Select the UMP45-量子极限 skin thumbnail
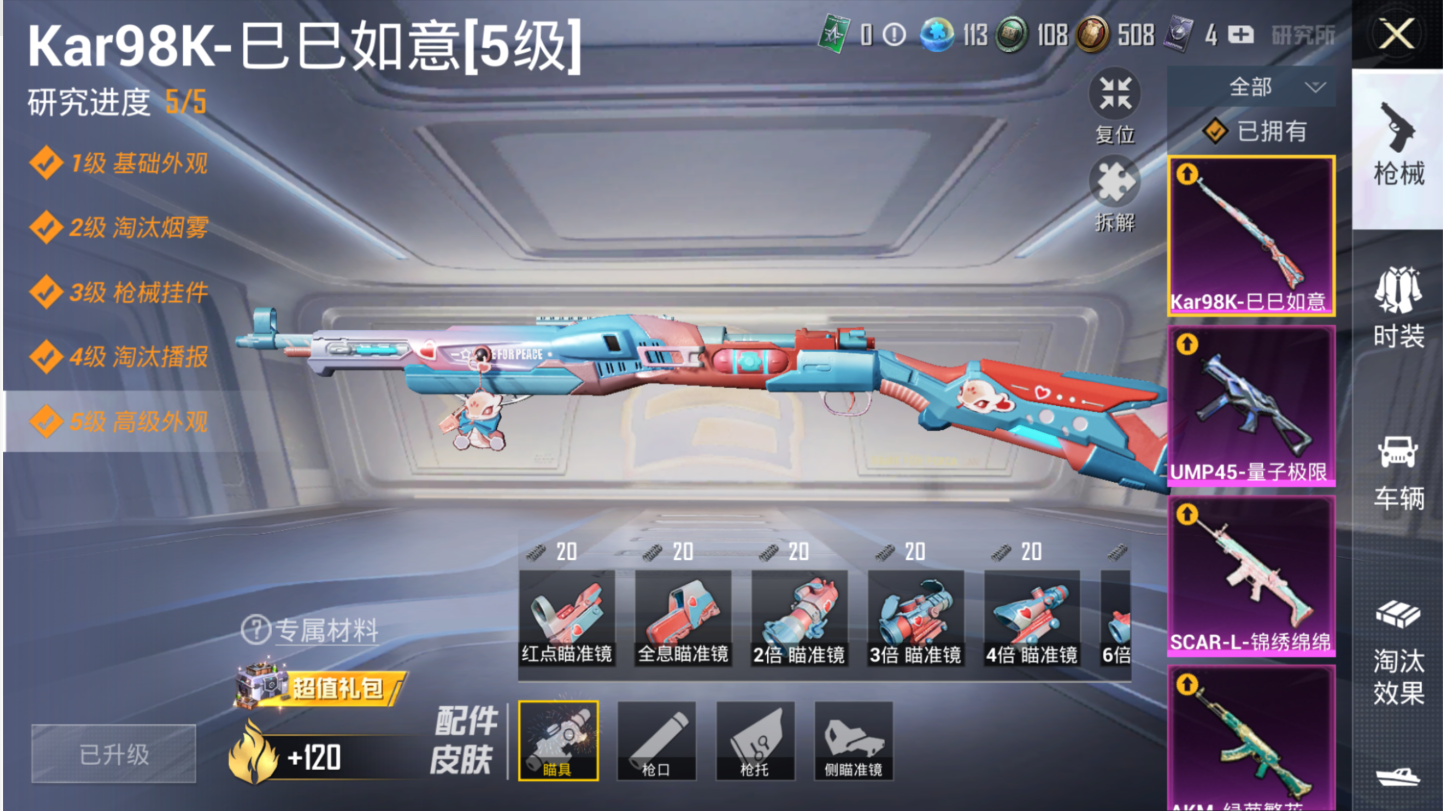This screenshot has height=811, width=1443. (1251, 405)
